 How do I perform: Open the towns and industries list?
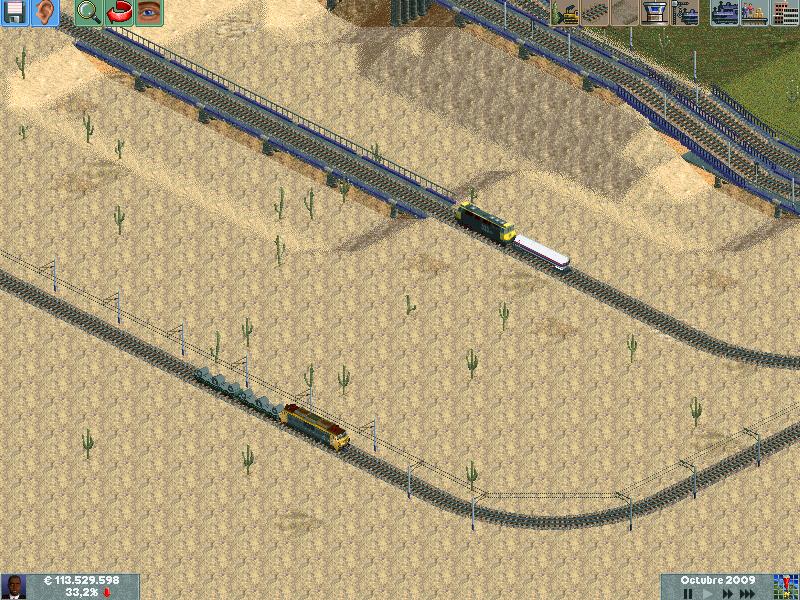(784, 13)
